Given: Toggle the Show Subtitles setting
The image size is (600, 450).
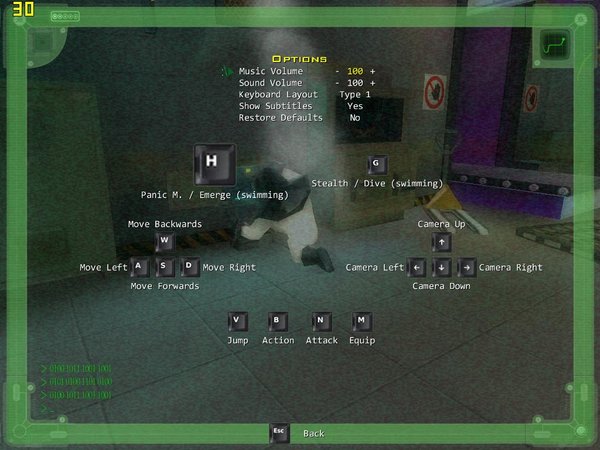Looking at the screenshot, I should pyautogui.click(x=355, y=105).
